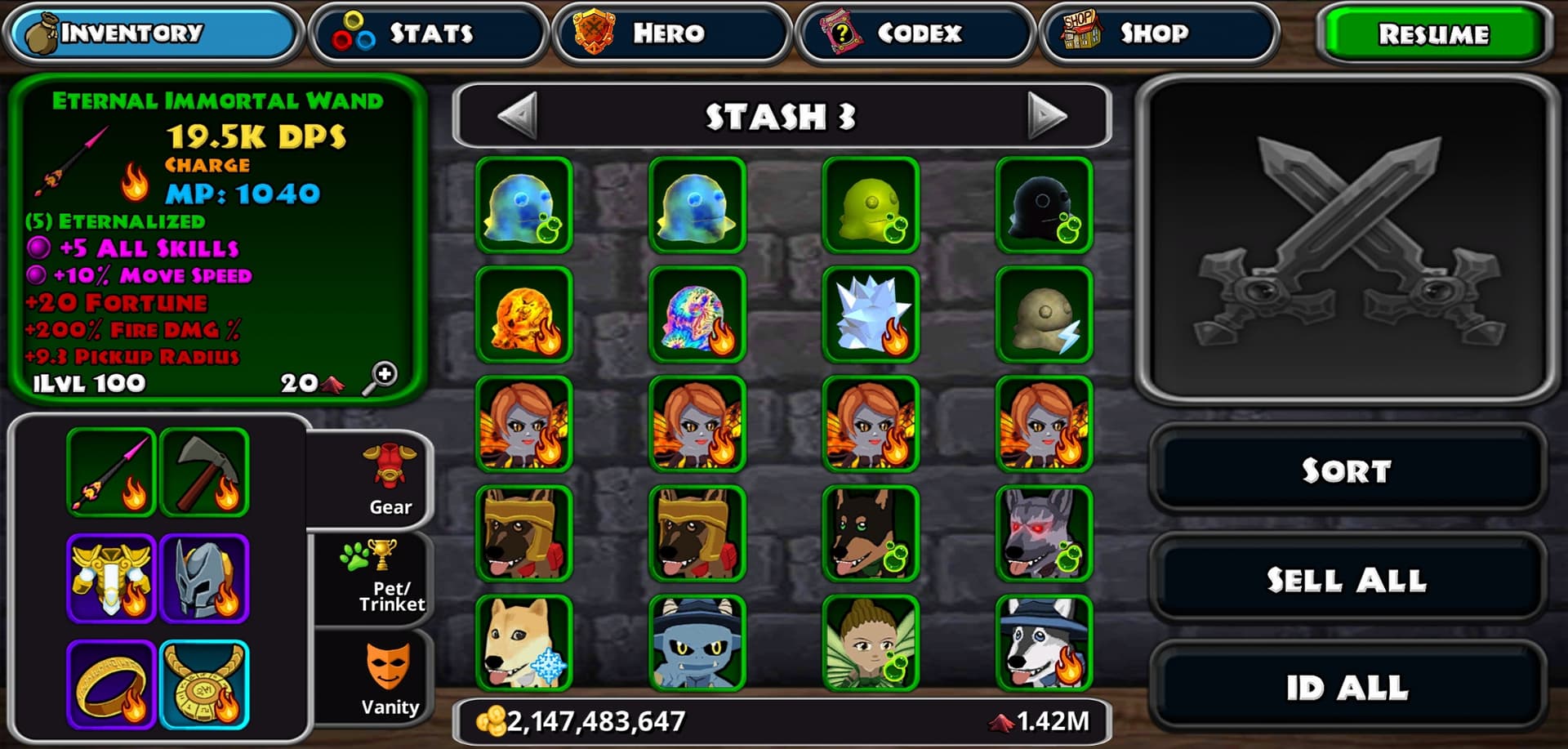This screenshot has width=1568, height=749.
Task: Go to the previous stash page
Action: point(518,116)
